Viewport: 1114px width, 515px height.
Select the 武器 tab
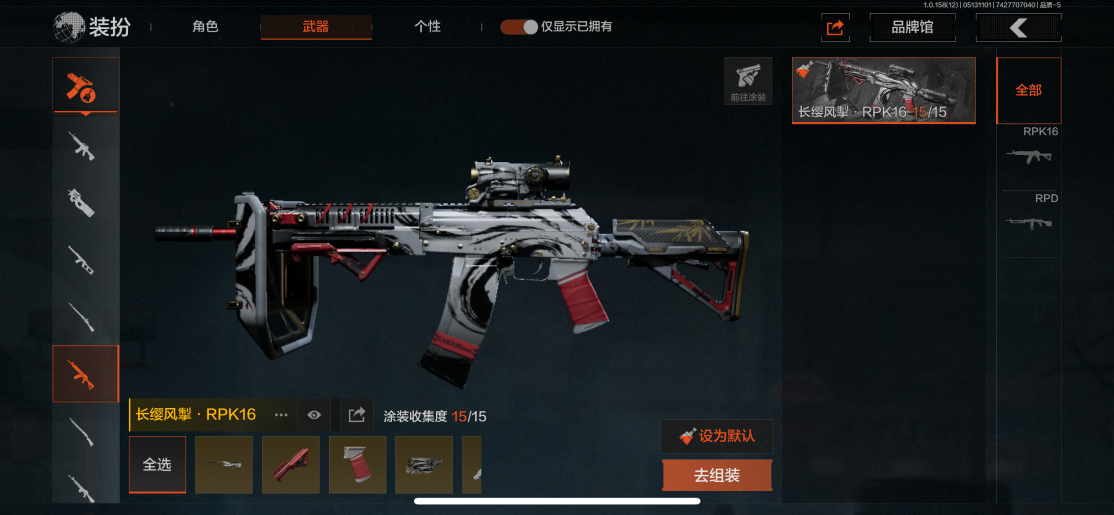(x=316, y=27)
